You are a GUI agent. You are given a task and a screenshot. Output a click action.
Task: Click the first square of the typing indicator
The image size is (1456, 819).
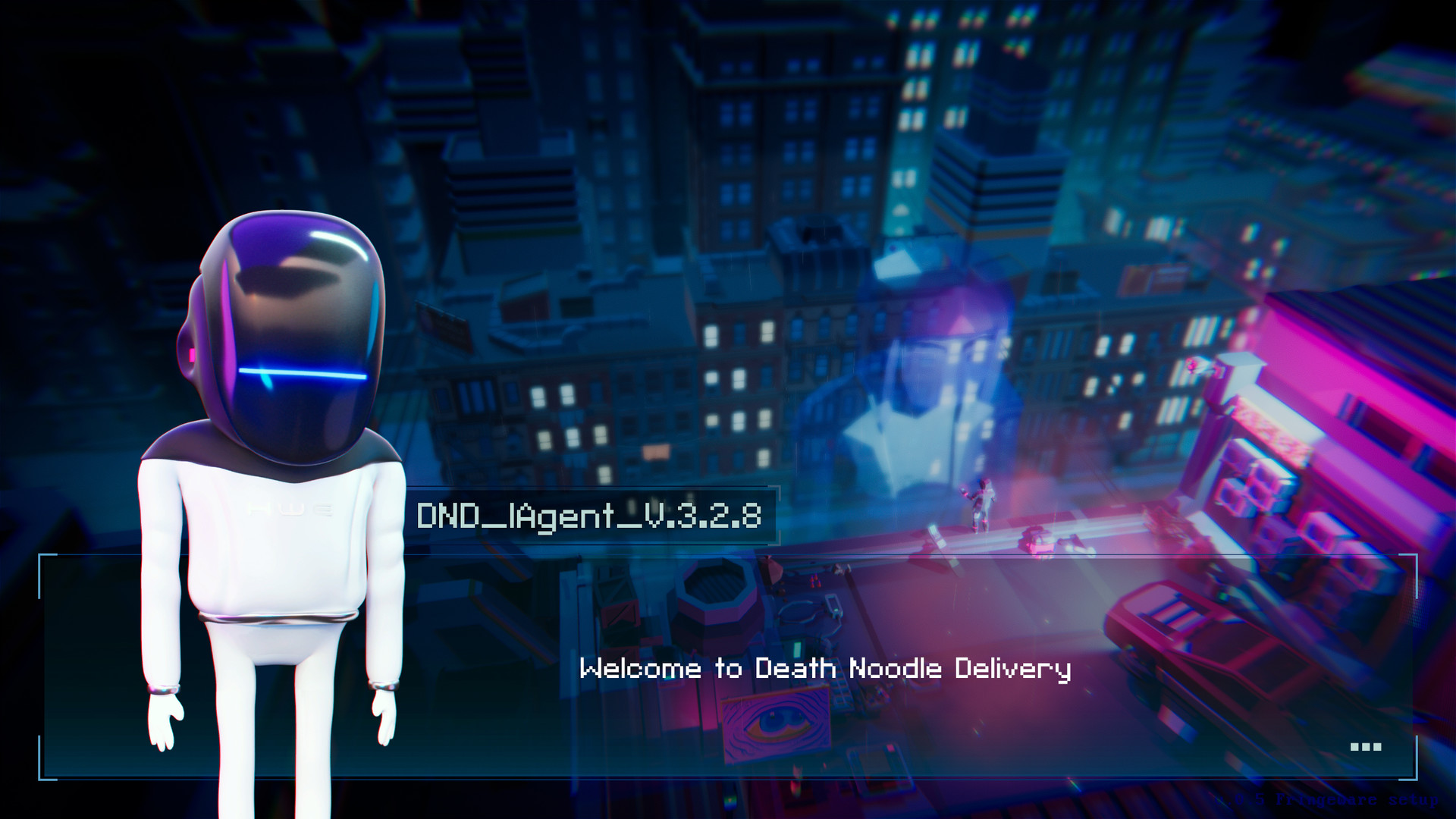click(1354, 747)
